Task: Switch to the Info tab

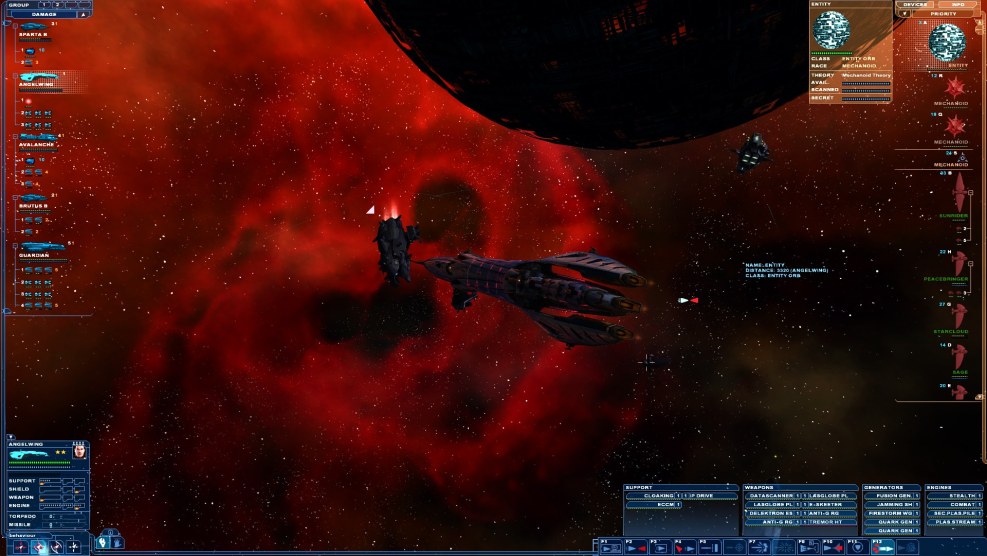Action: pos(957,5)
